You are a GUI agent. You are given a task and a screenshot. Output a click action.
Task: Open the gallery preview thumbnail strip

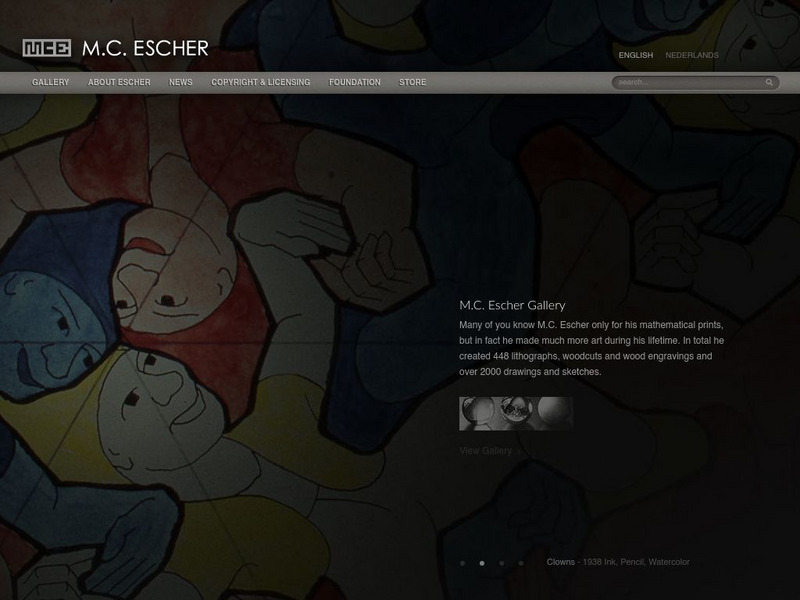[x=516, y=413]
